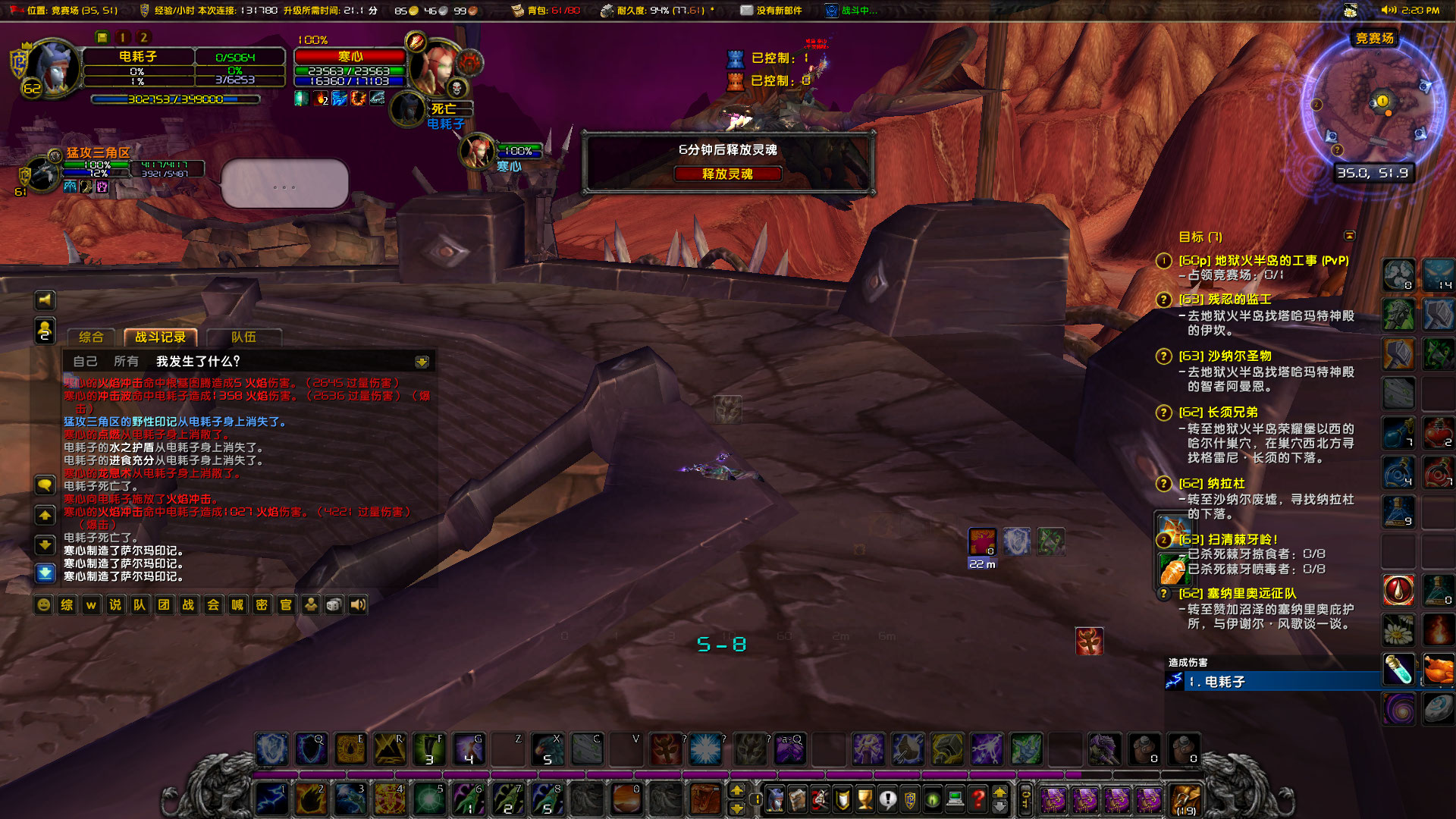Switch to the 综合 chat tab
Screen dimensions: 1456x819
pyautogui.click(x=90, y=337)
